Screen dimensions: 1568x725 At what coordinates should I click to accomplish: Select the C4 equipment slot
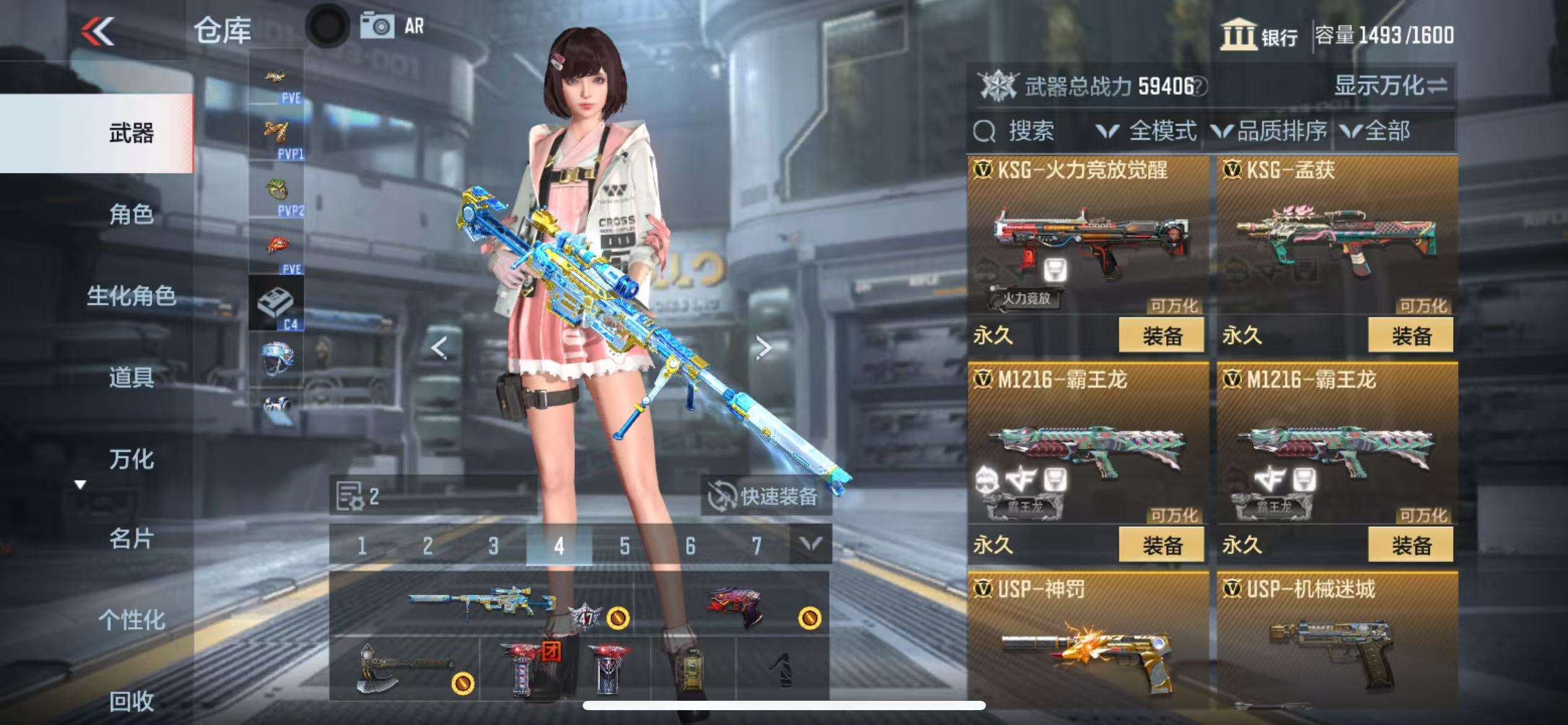[x=276, y=304]
